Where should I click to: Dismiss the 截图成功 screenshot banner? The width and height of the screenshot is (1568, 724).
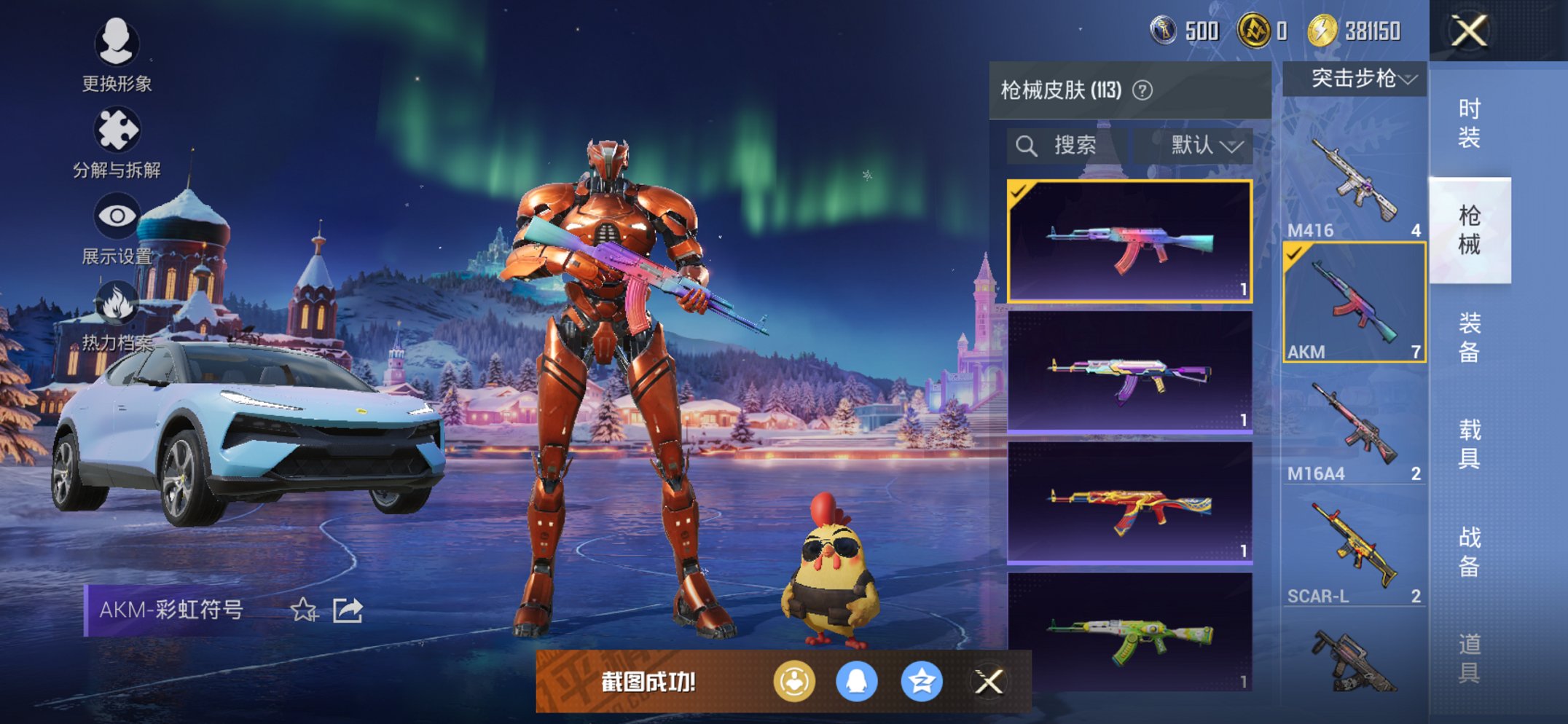[989, 682]
